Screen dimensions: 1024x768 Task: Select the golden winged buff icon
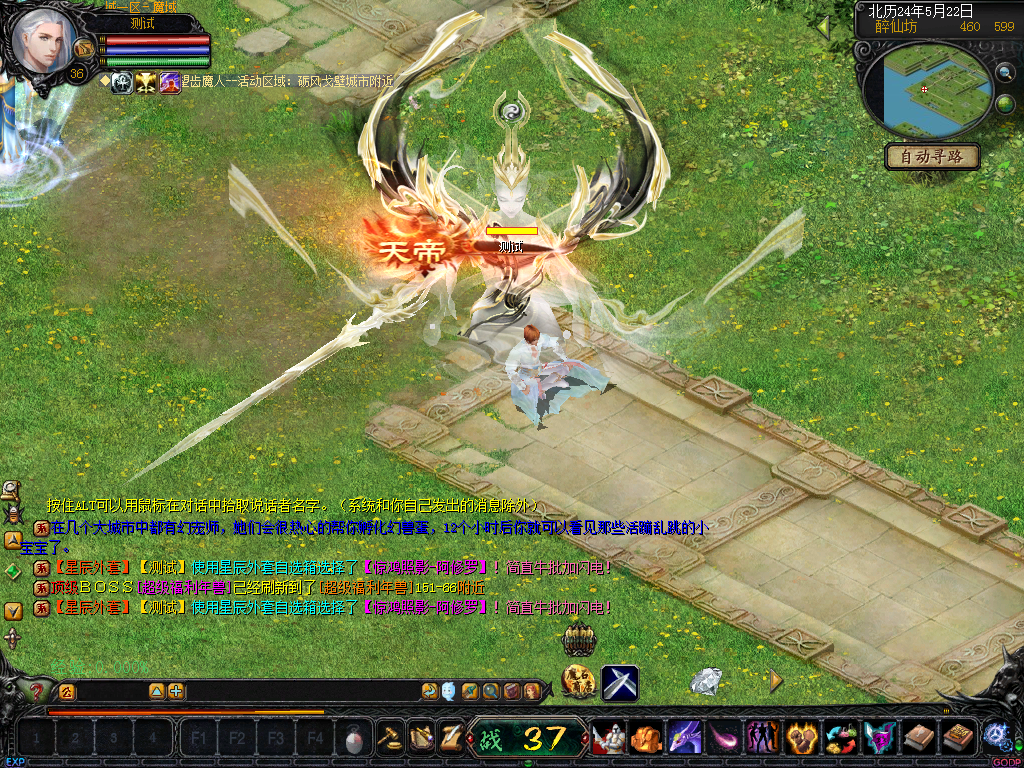tap(146, 83)
